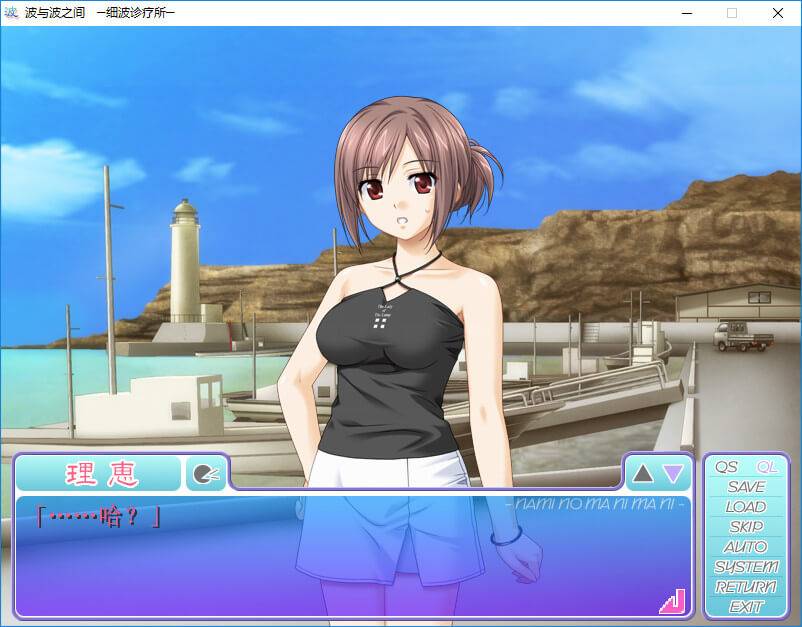Screen dimensions: 802x627
Task: Minimize the game window
Action: point(686,13)
